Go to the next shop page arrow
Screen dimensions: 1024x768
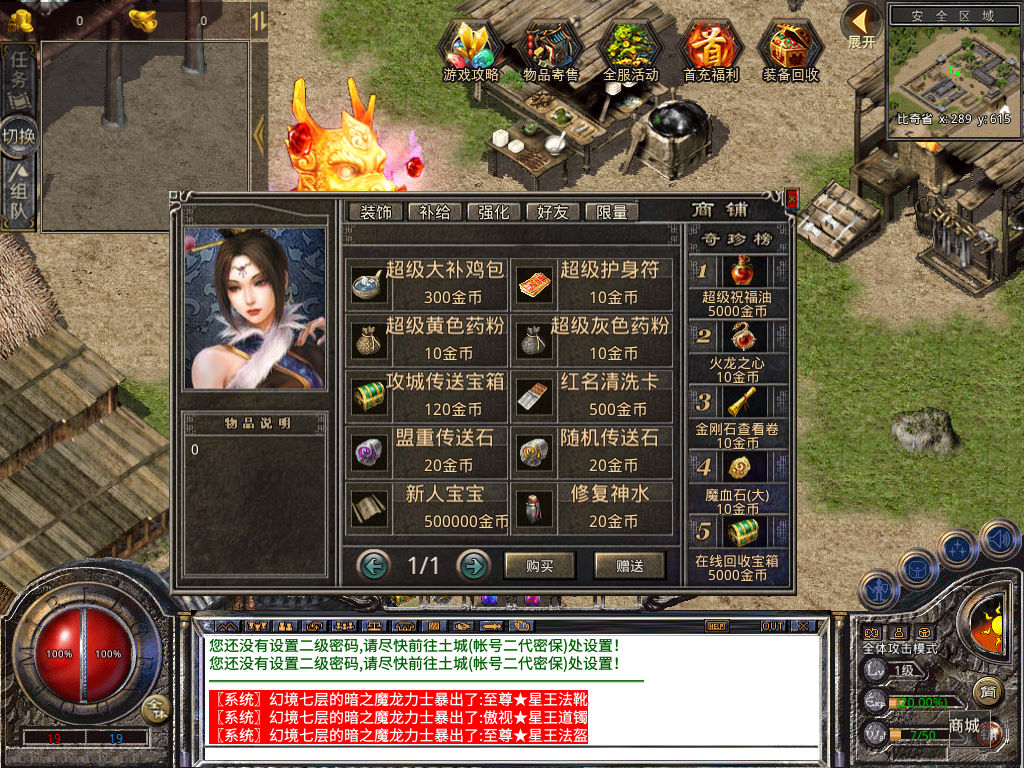(473, 566)
